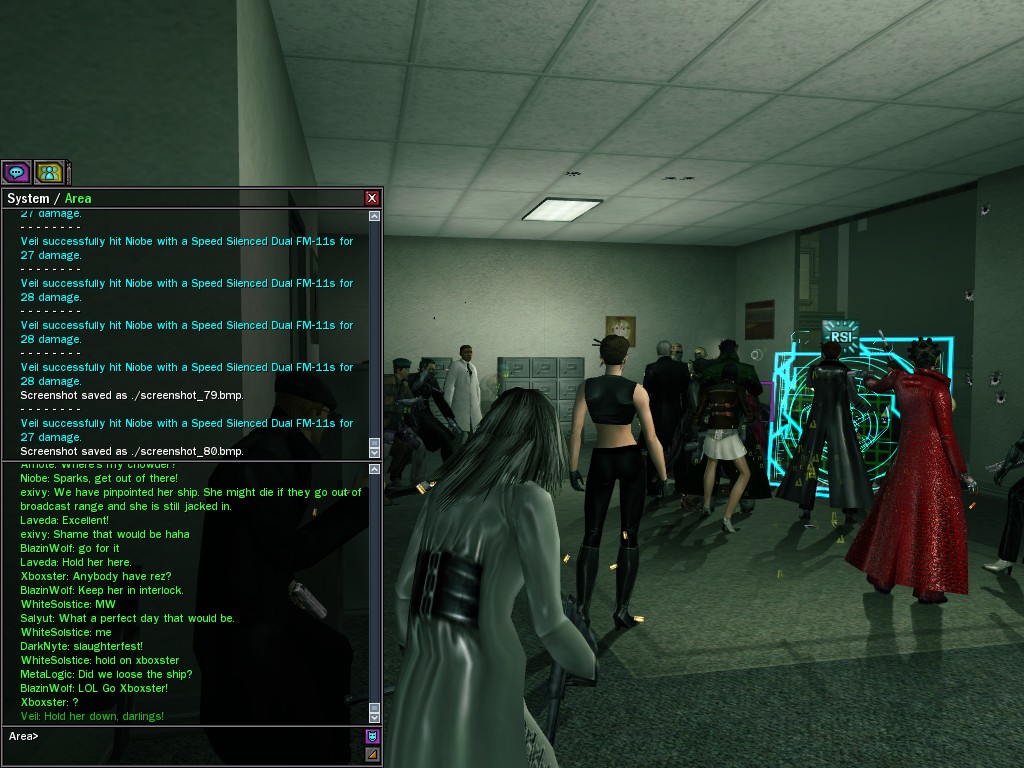Switch to the System chat tab
Screen dimensions: 1024x768
[x=28, y=198]
